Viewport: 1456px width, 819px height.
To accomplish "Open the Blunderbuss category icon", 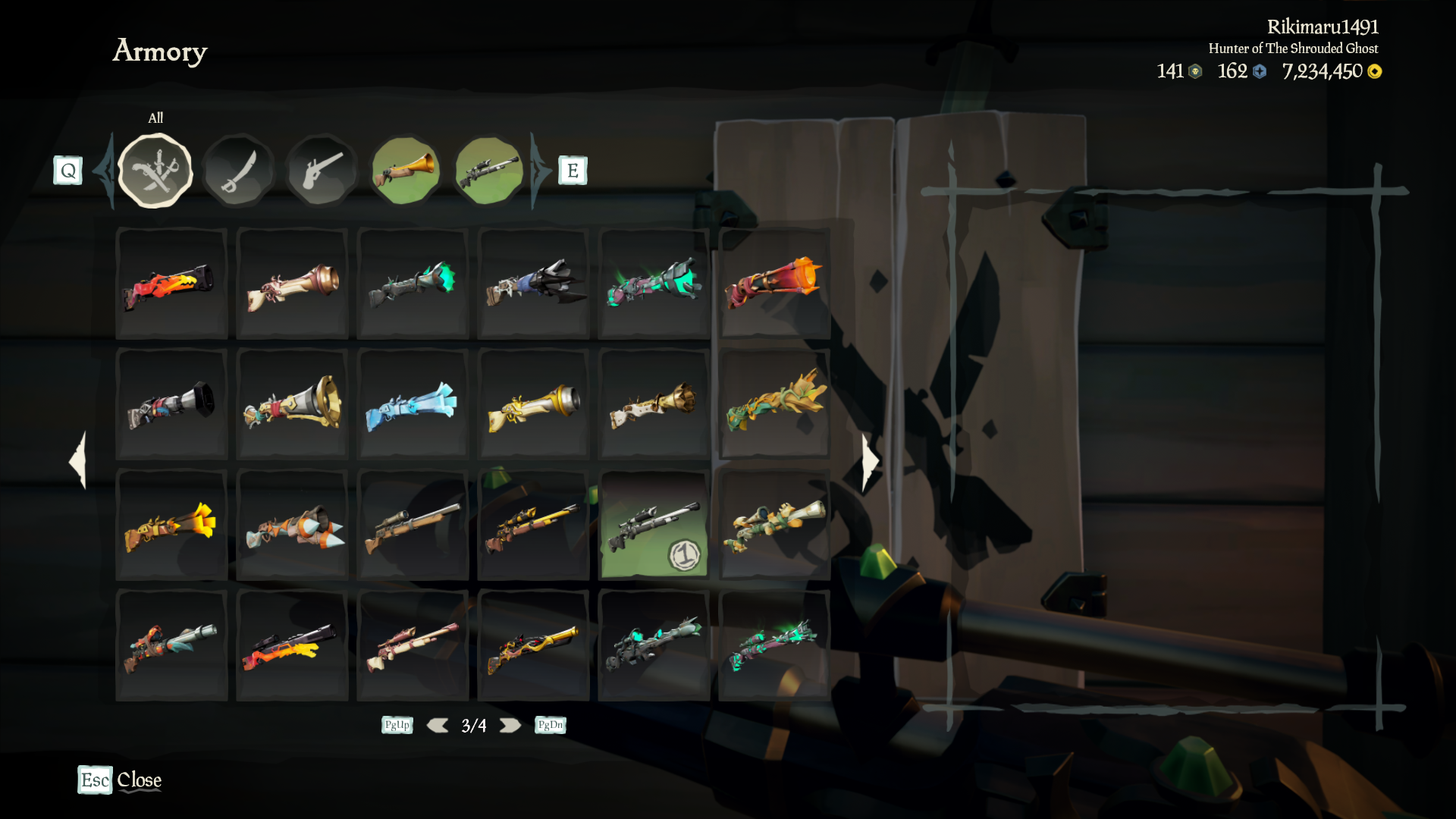I will pos(406,170).
